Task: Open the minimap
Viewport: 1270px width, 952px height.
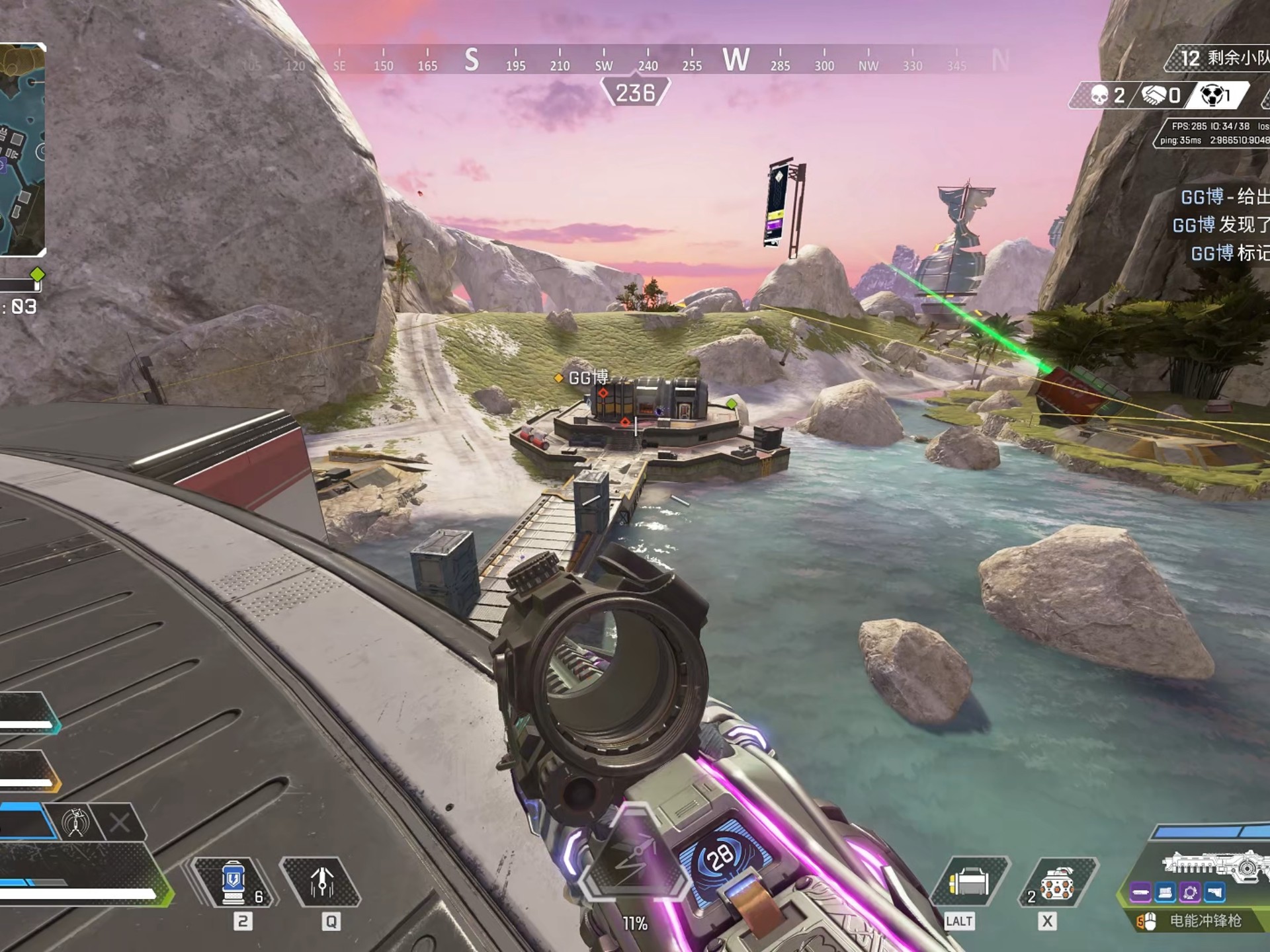Action: (x=22, y=149)
